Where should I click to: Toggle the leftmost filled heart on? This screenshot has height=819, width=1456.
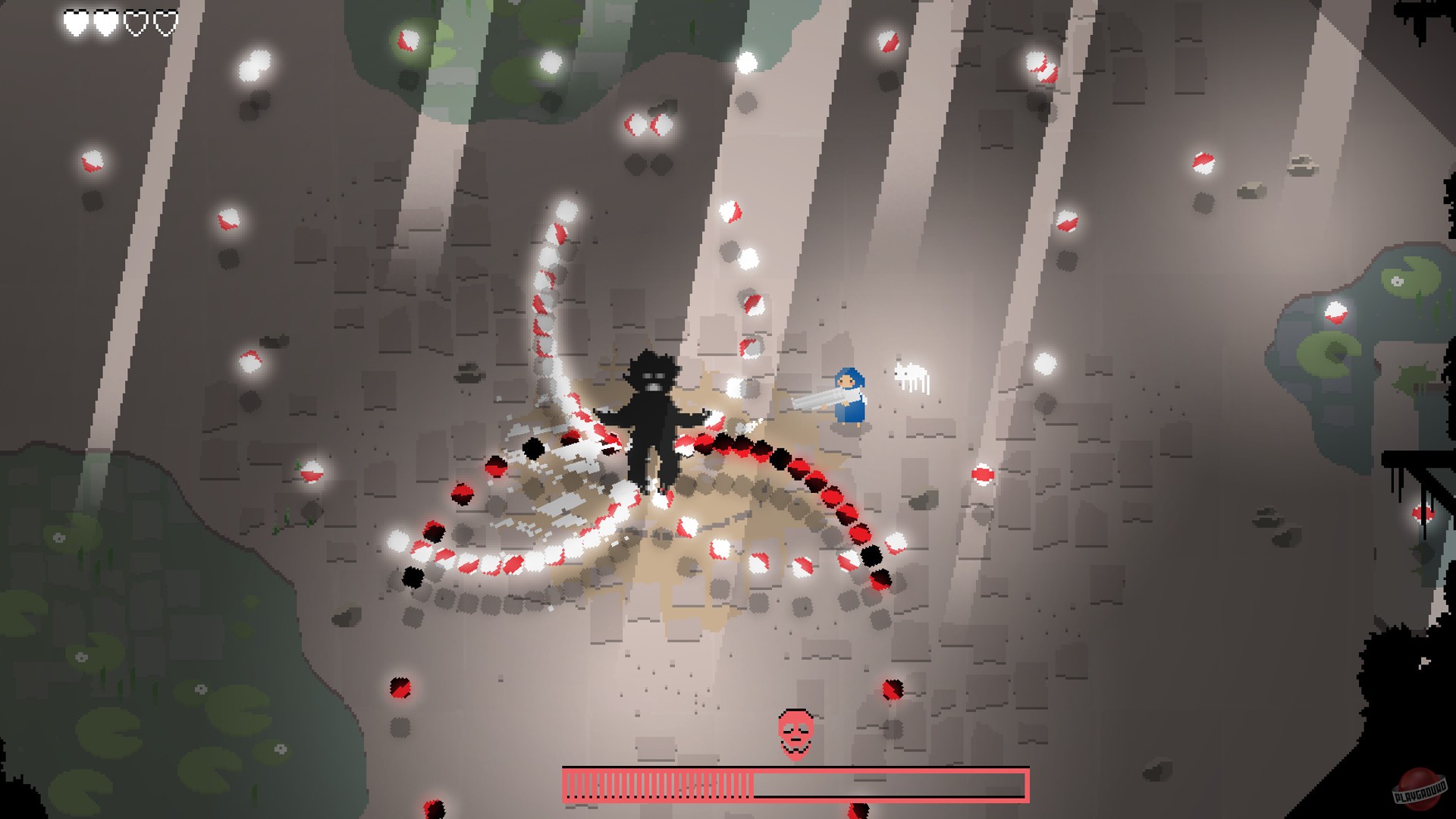point(76,22)
